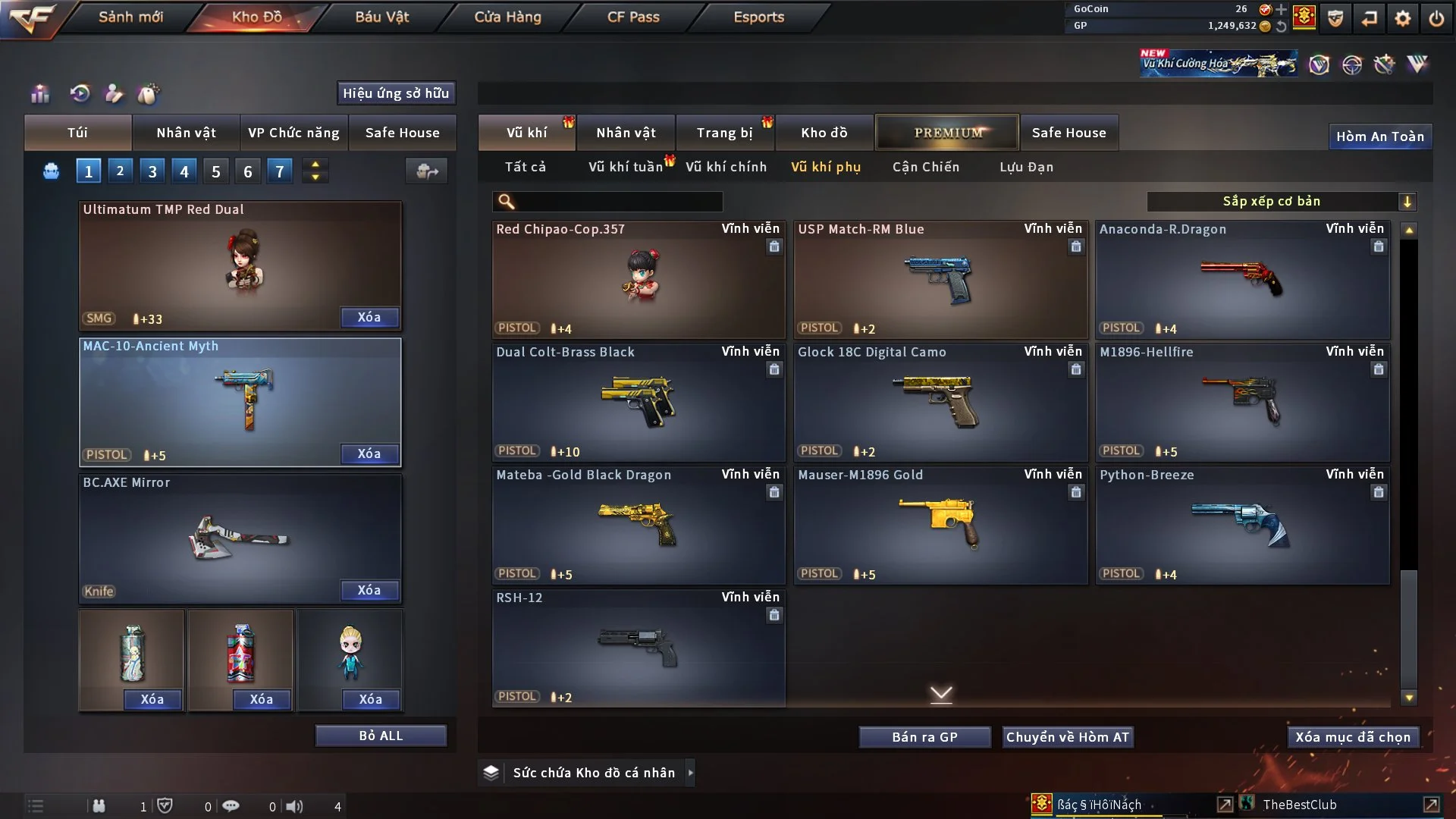This screenshot has width=1456, height=819.
Task: Mute the game volume speaker icon
Action: [295, 806]
